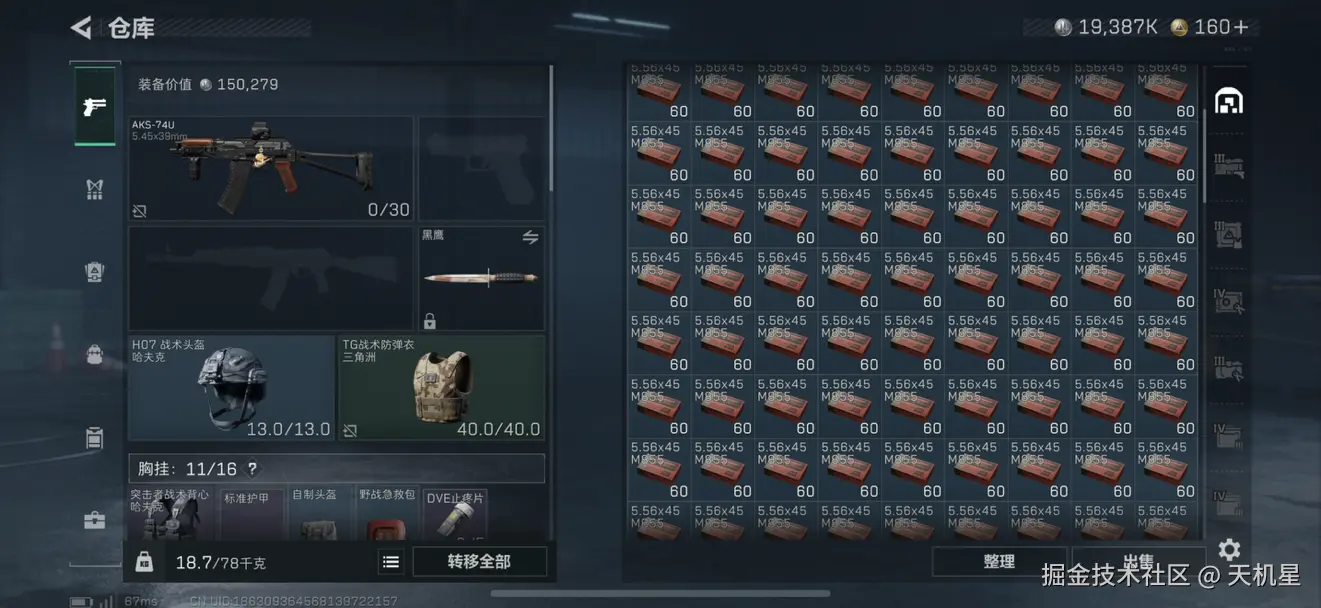Select the TG tactical body armor slot
This screenshot has height=608, width=1321.
click(x=442, y=388)
